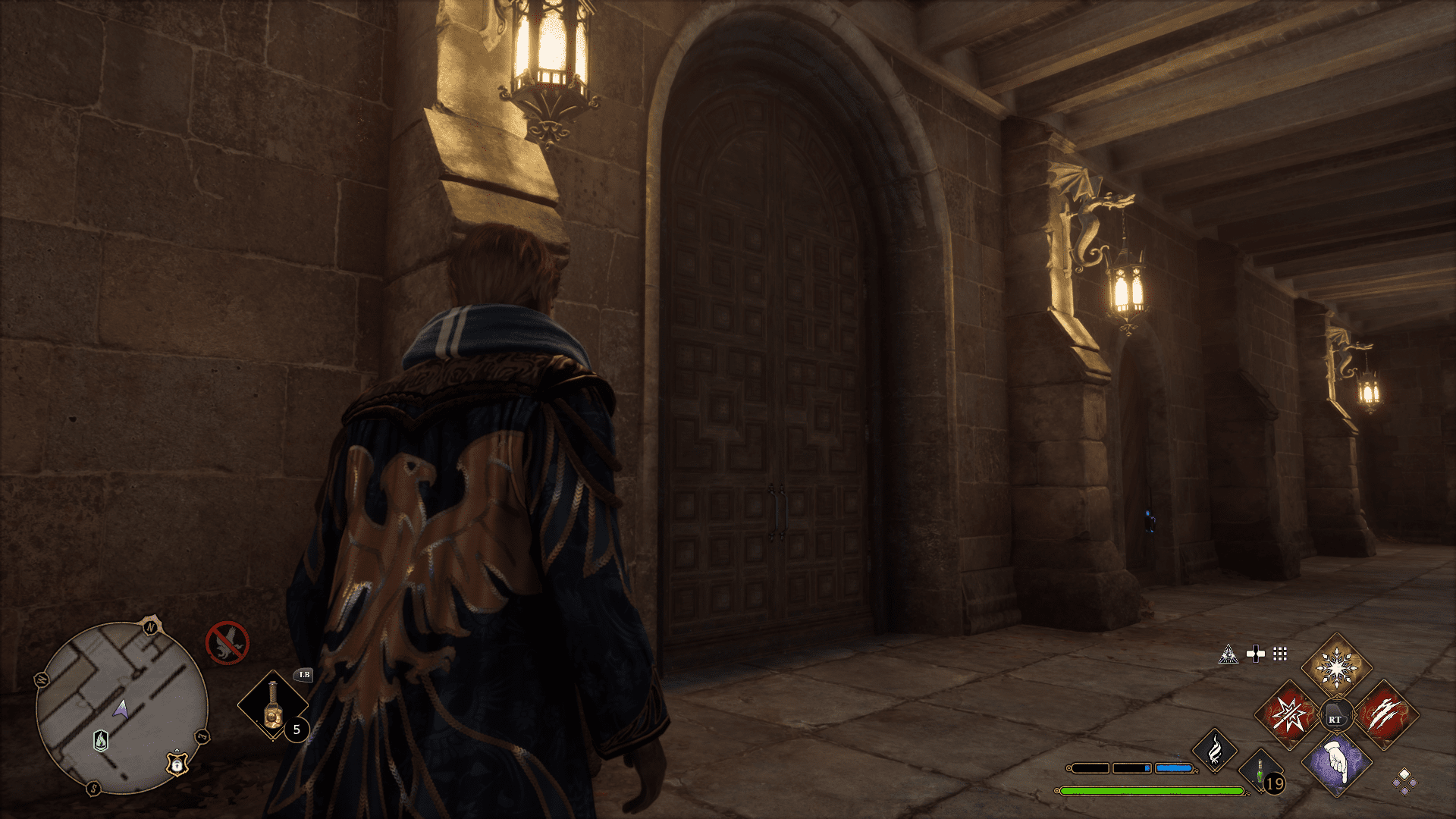Activate the red starburst damage spell

1288,715
